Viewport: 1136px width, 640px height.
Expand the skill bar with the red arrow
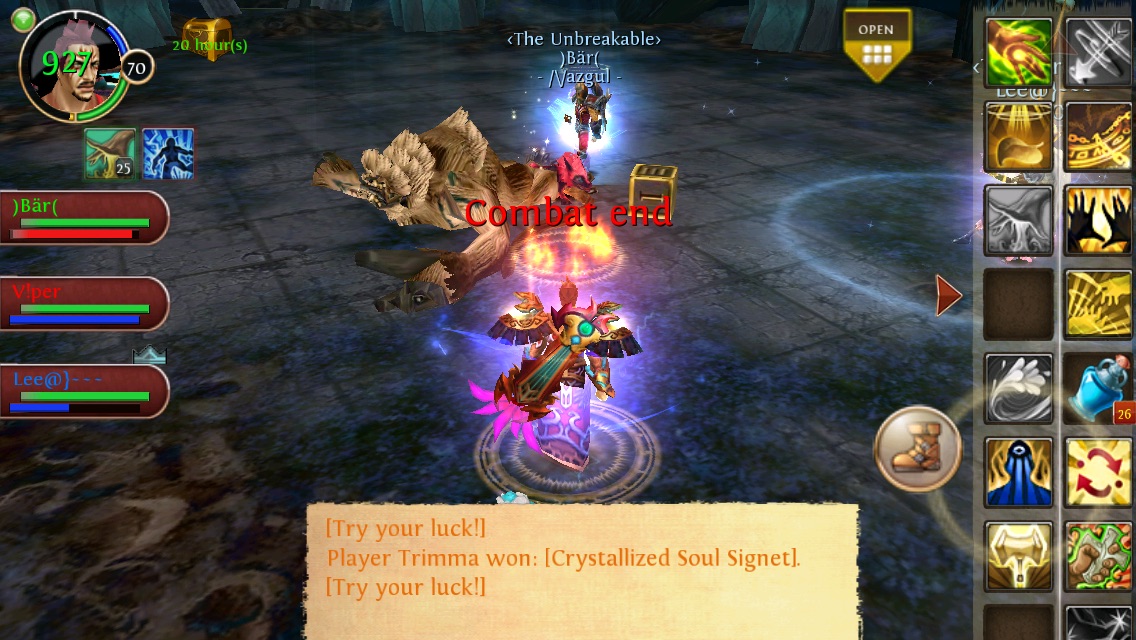coord(948,295)
